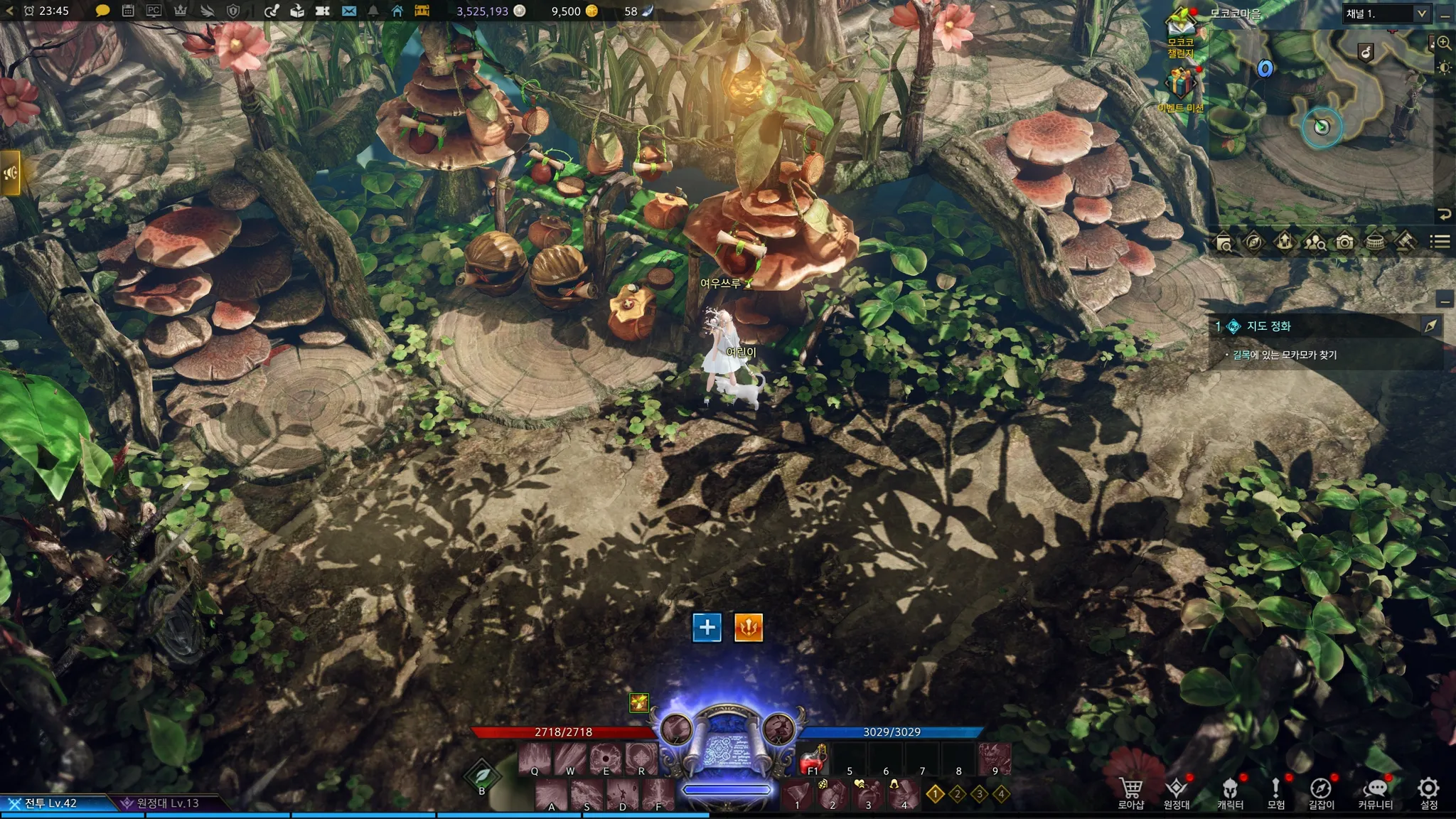Open the calendar icon in top bar
The width and height of the screenshot is (1456, 819).
click(128, 11)
